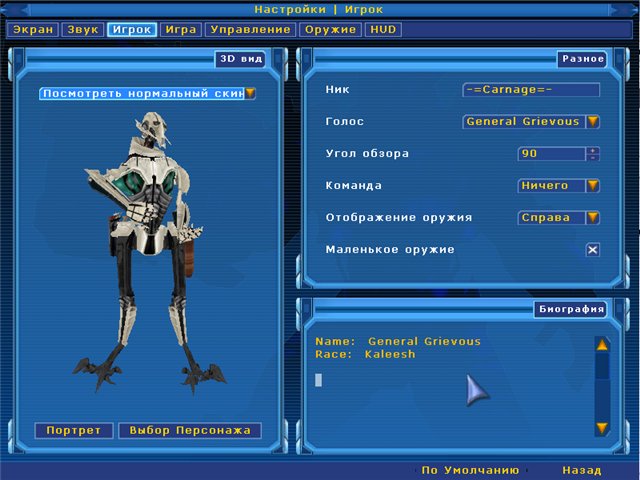Click the Портрет button
This screenshot has width=640, height=480.
(x=74, y=431)
